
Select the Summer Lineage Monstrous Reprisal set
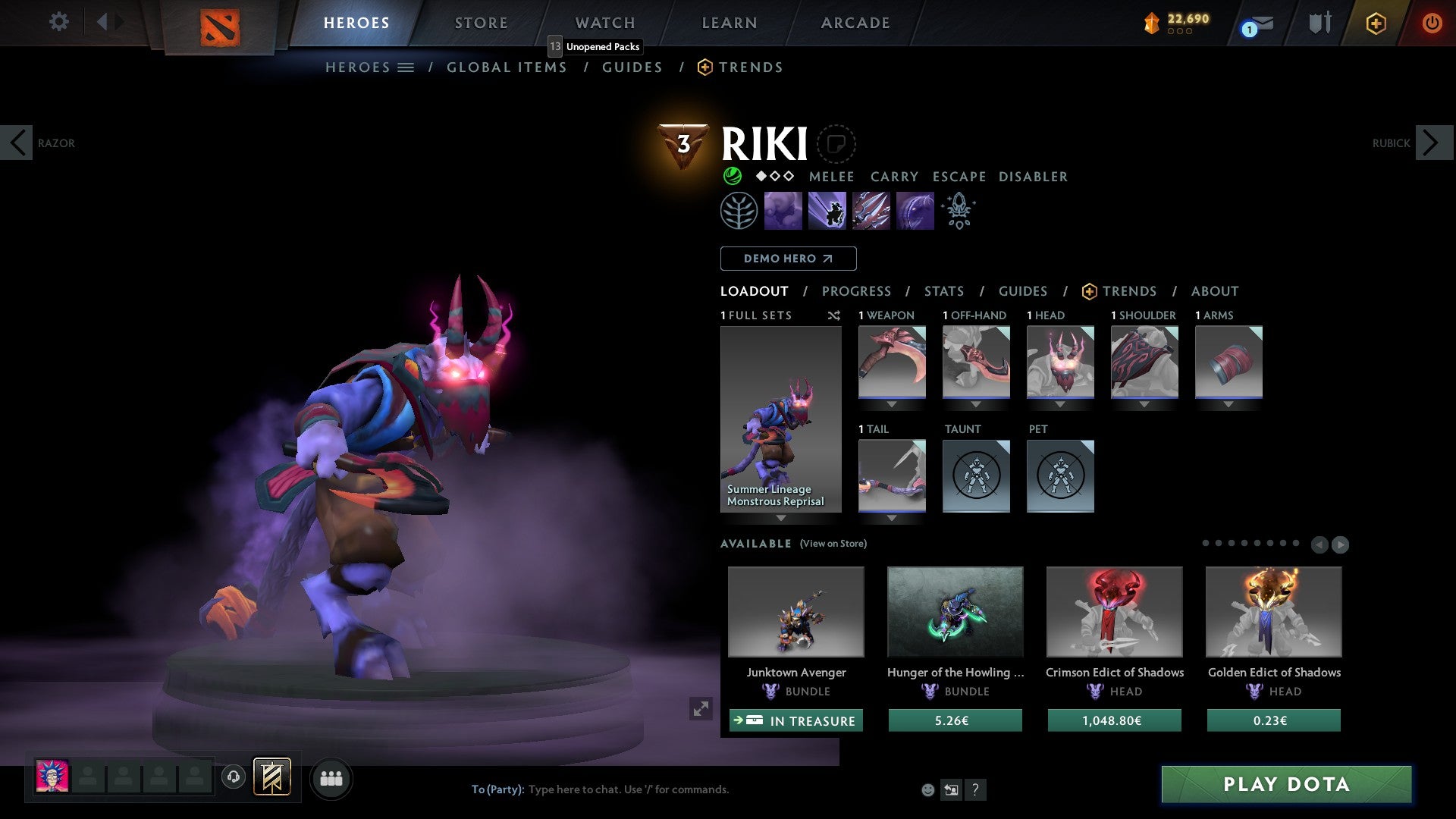(x=780, y=419)
